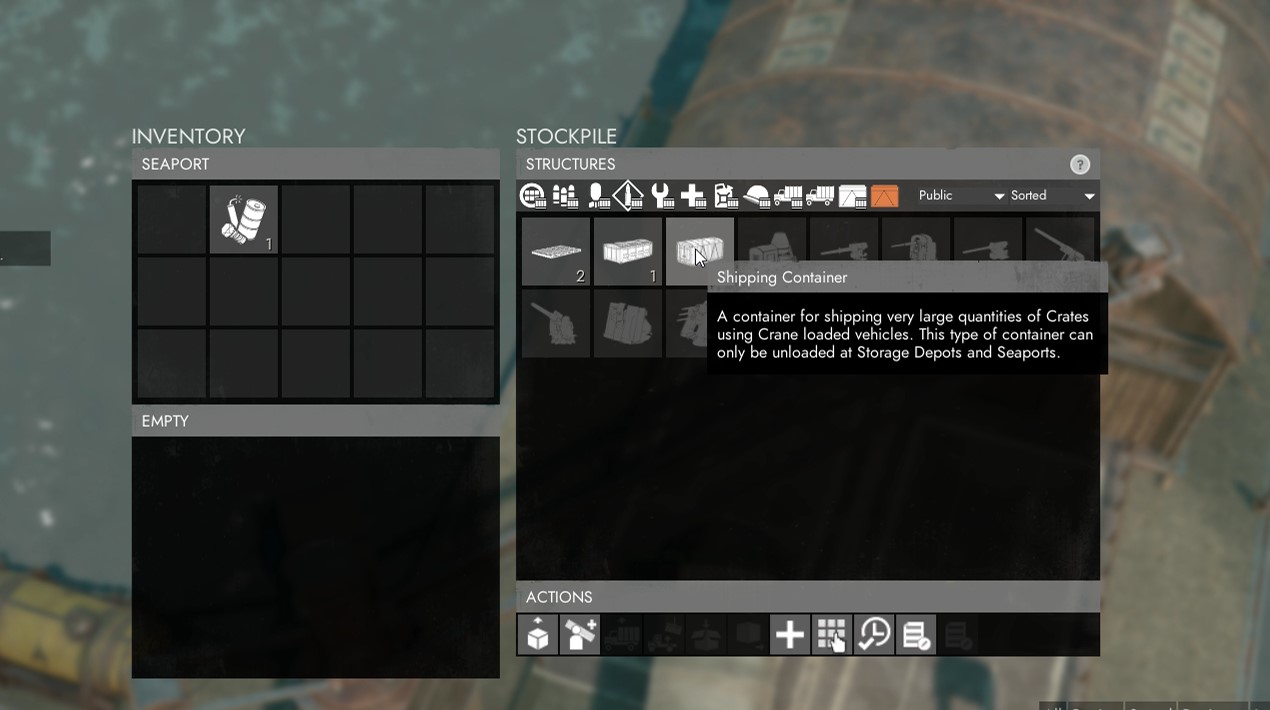Click the active document list action button

click(916, 635)
